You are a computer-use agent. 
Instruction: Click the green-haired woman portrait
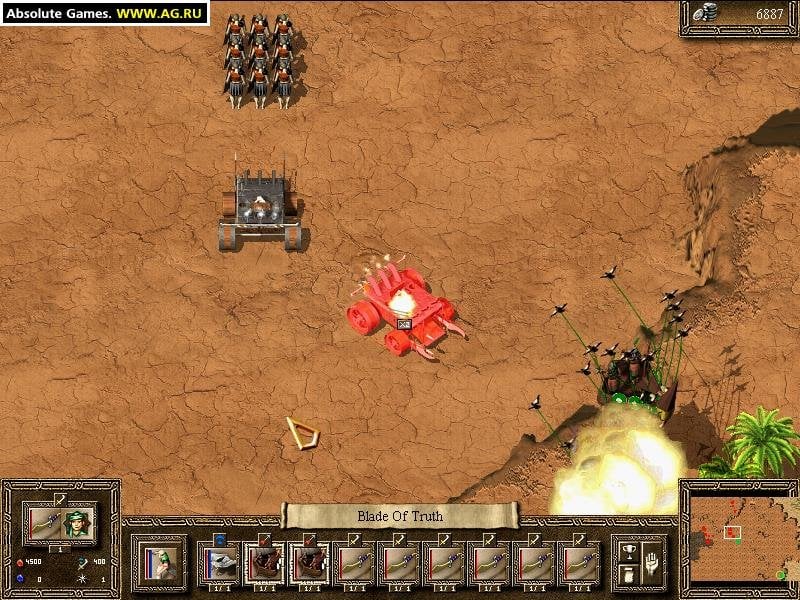[x=78, y=522]
